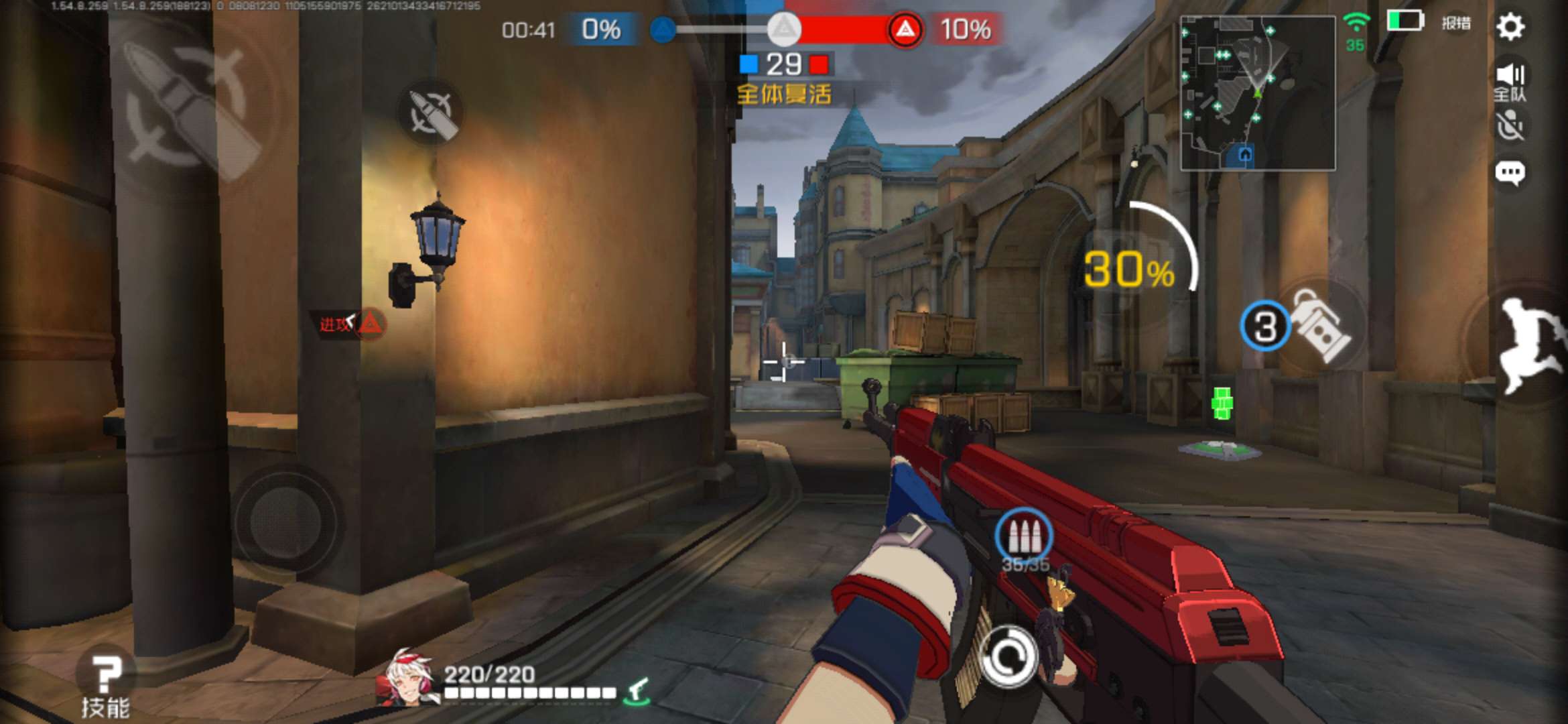Toggle the 全队 team voice speaker
The width and height of the screenshot is (1568, 724).
[x=1510, y=82]
